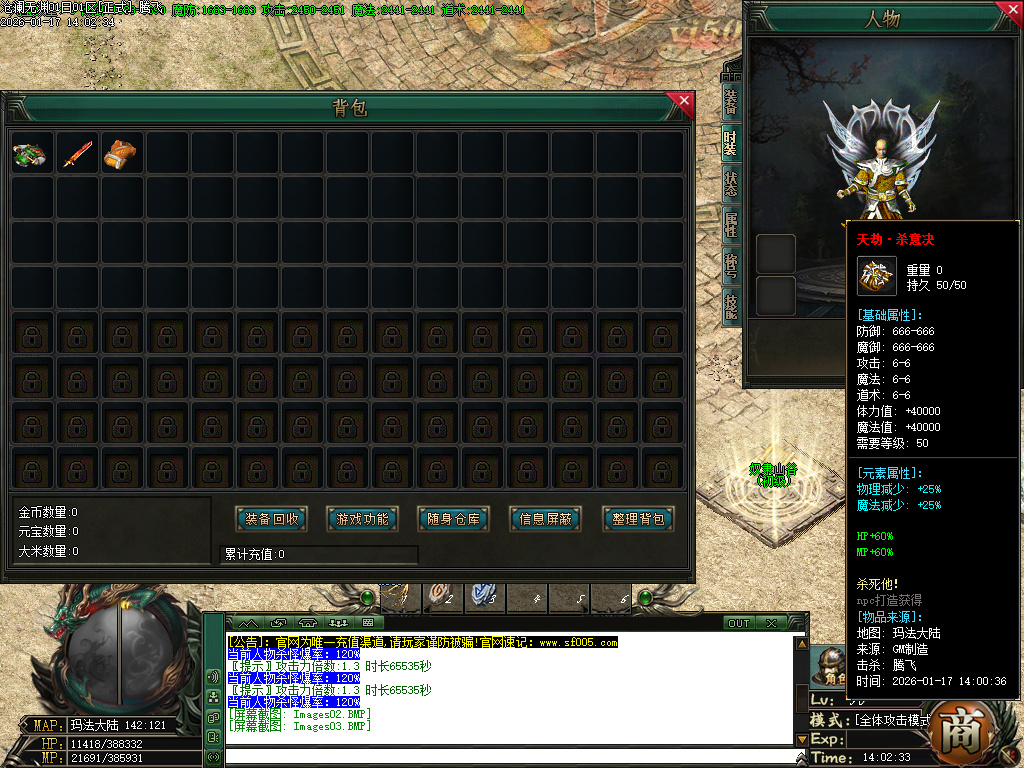Switch to the 属性 attributes tab
1024x768 pixels.
tap(732, 226)
